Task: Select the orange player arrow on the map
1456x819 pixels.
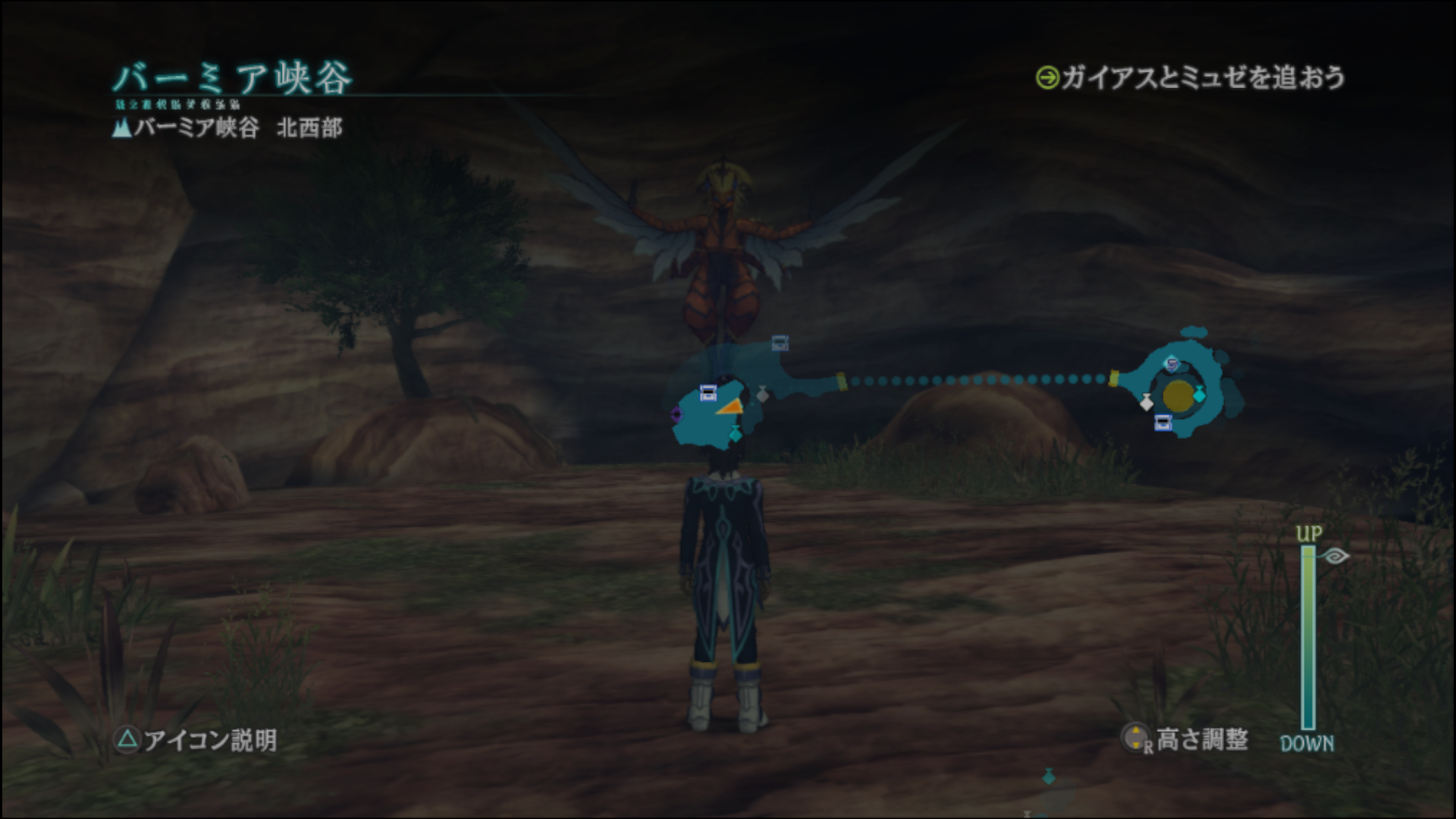Action: pyautogui.click(x=729, y=407)
